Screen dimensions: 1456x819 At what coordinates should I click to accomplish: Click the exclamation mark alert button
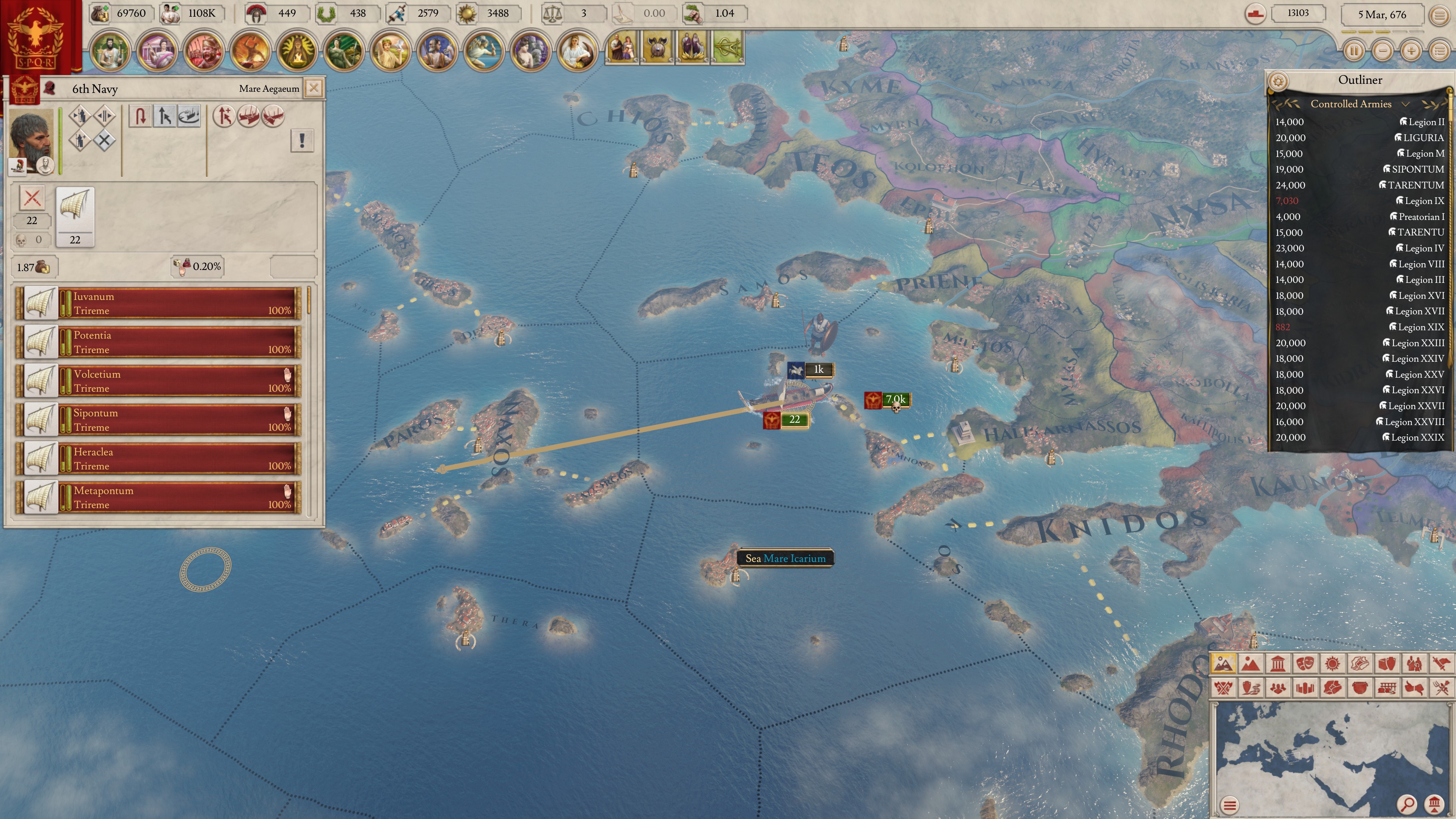tap(302, 140)
